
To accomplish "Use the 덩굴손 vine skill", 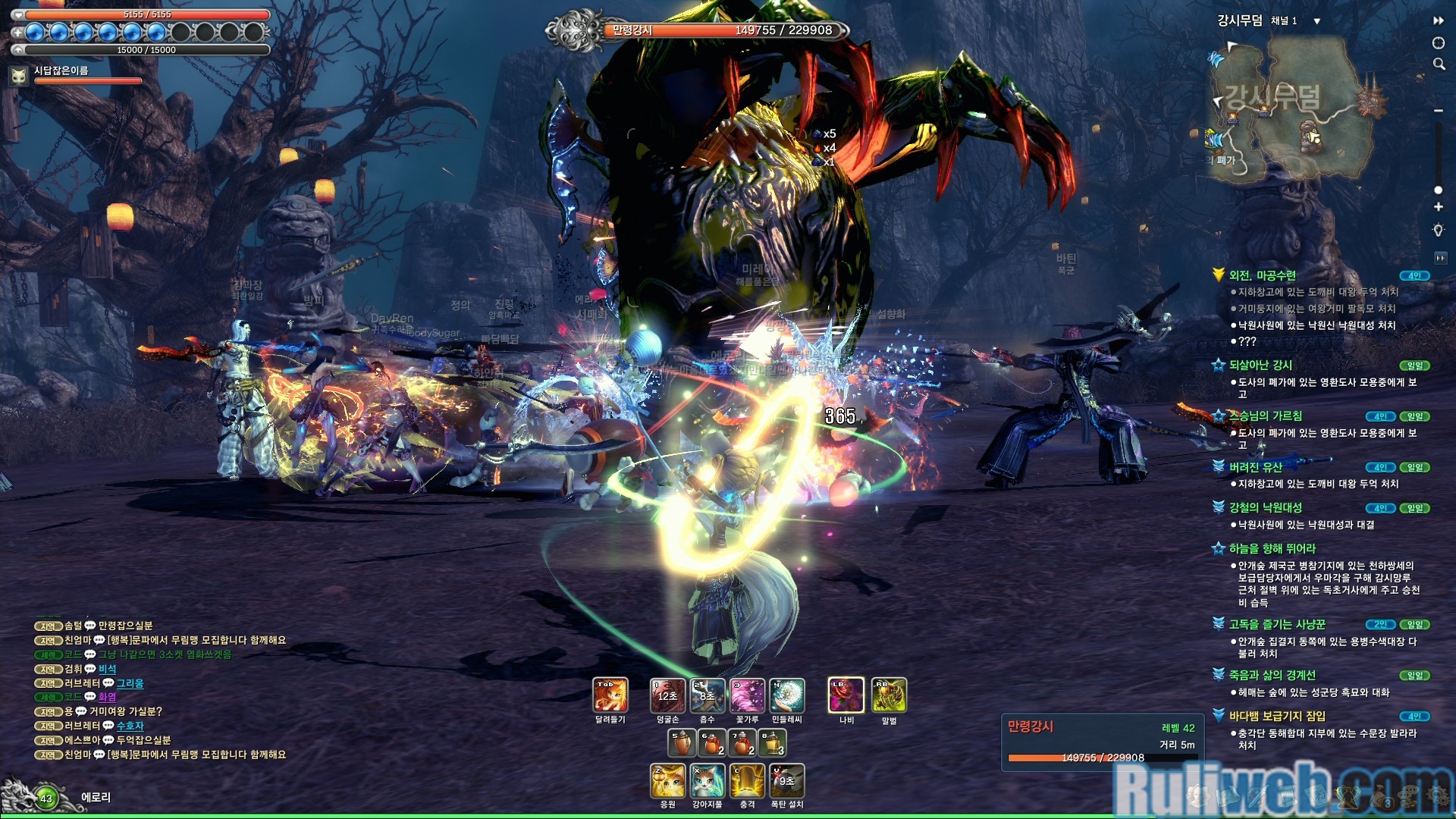I will coord(667,695).
